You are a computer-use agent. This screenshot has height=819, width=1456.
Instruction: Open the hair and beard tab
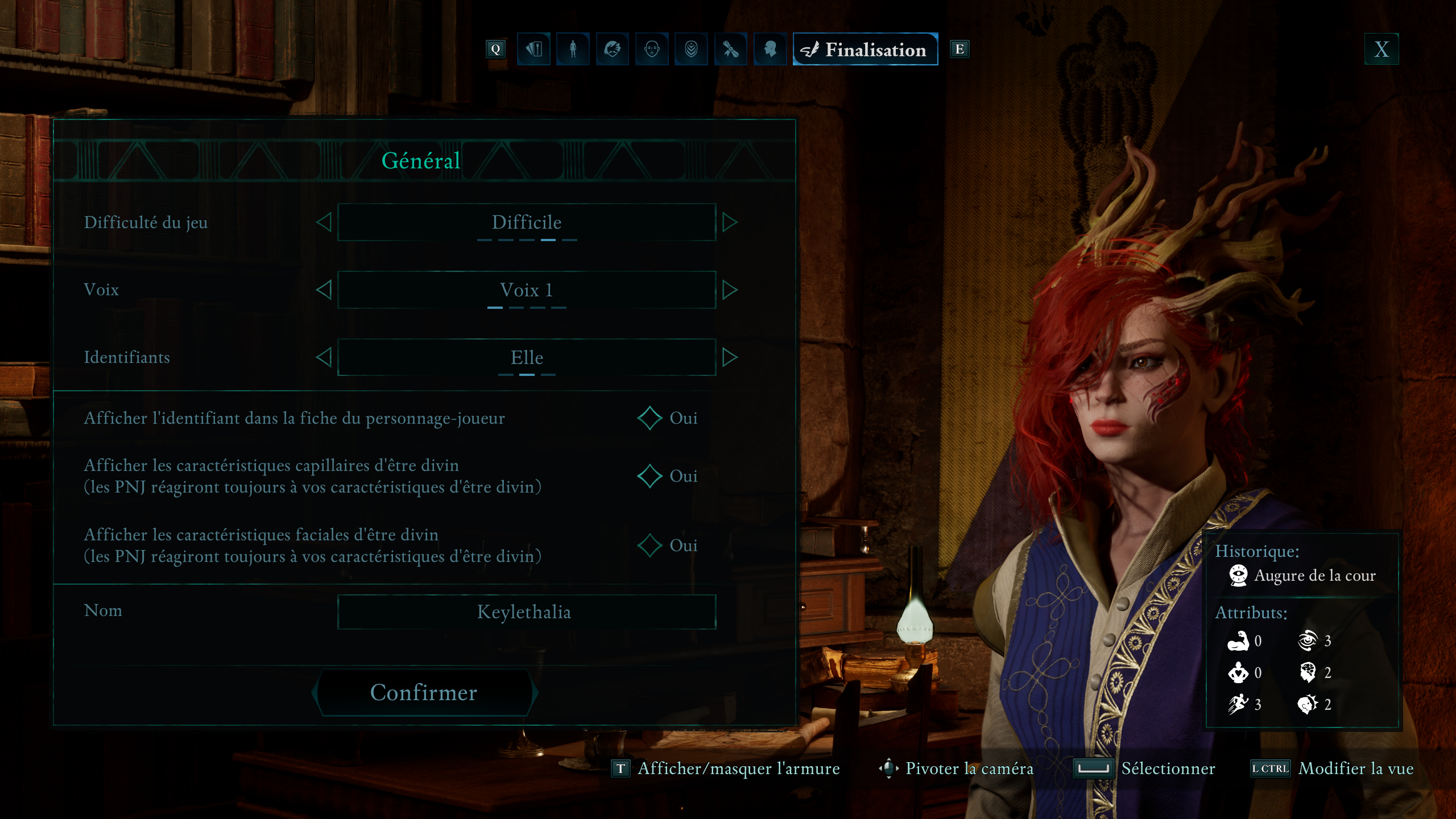coord(613,49)
